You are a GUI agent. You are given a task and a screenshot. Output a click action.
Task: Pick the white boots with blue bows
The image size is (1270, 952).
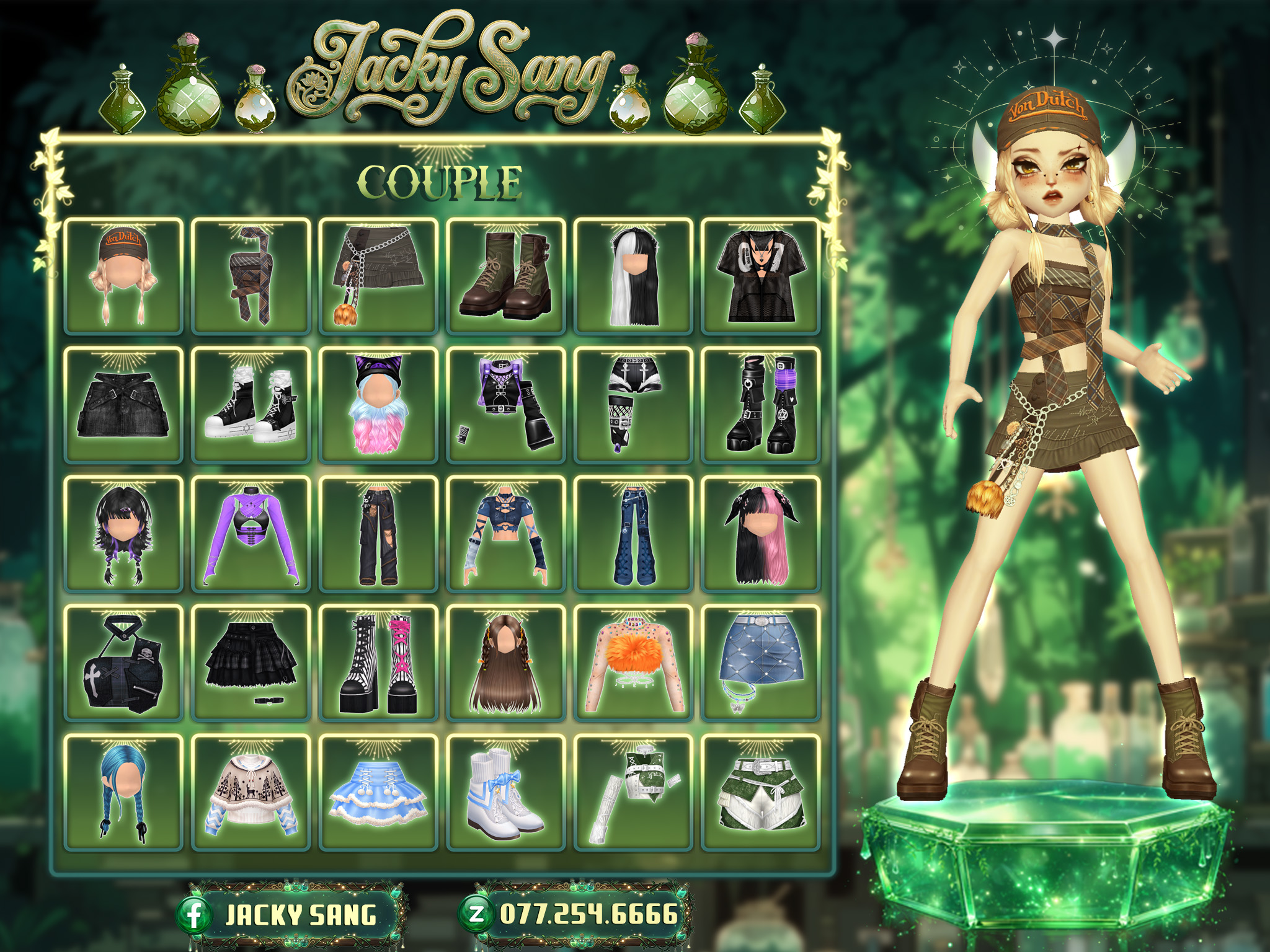pos(505,791)
